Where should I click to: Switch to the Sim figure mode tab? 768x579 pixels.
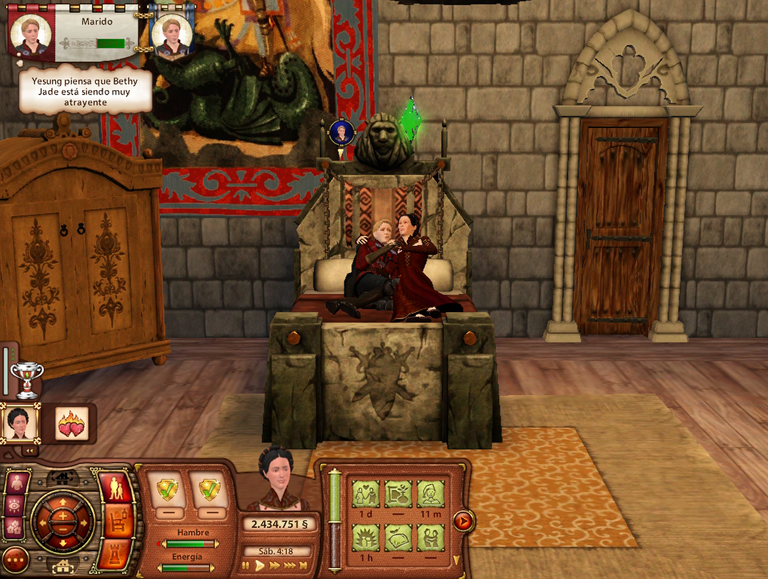click(115, 488)
